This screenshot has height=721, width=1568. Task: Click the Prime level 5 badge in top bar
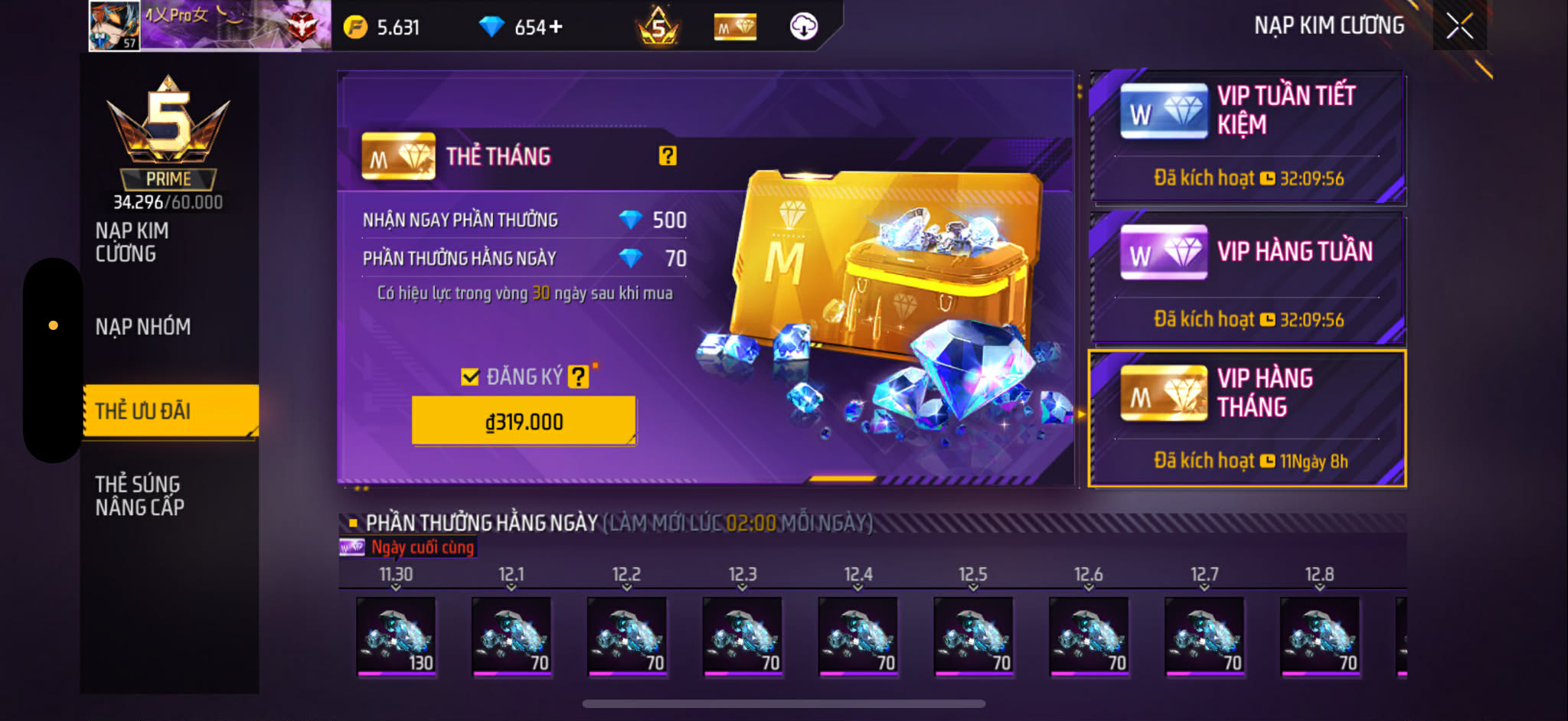tap(658, 28)
